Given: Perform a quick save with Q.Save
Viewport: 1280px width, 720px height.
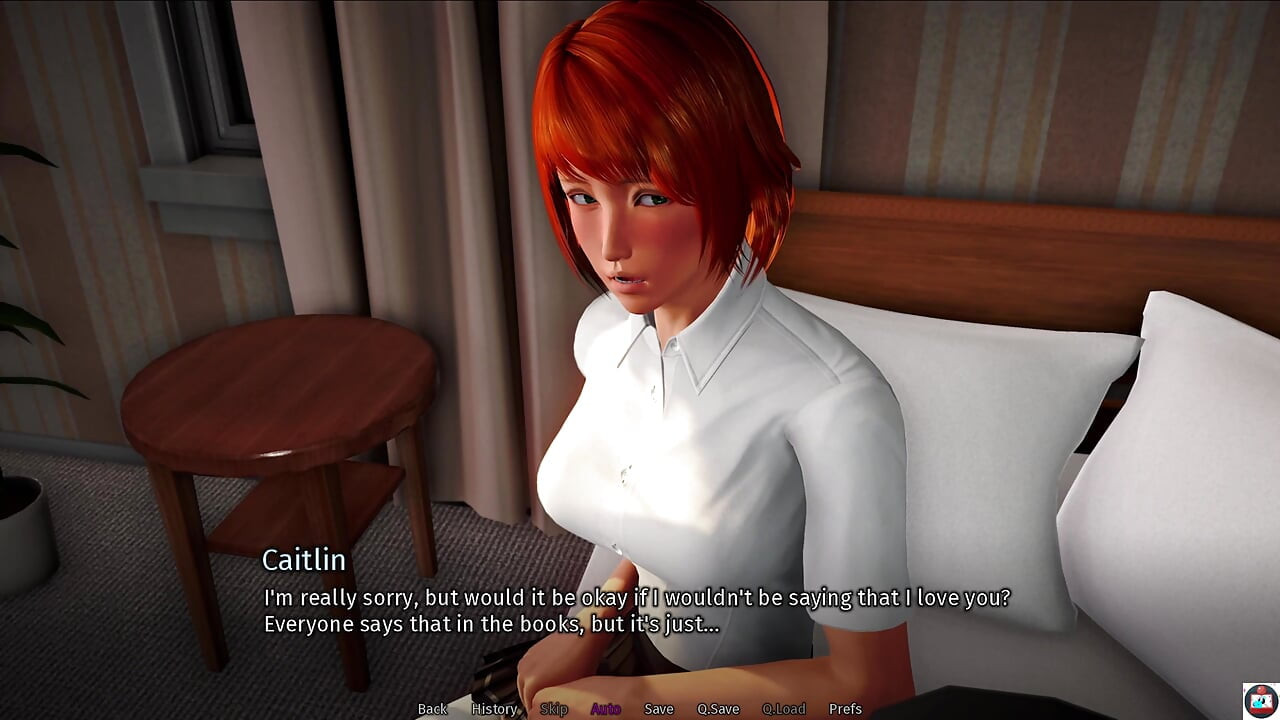Looking at the screenshot, I should tap(718, 708).
